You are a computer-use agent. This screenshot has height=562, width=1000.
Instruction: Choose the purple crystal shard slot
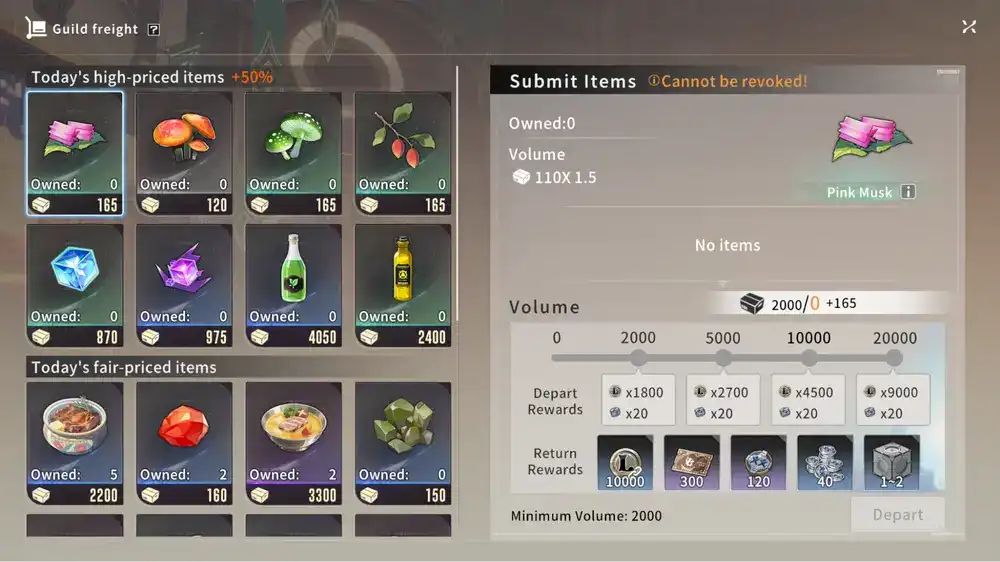click(184, 285)
